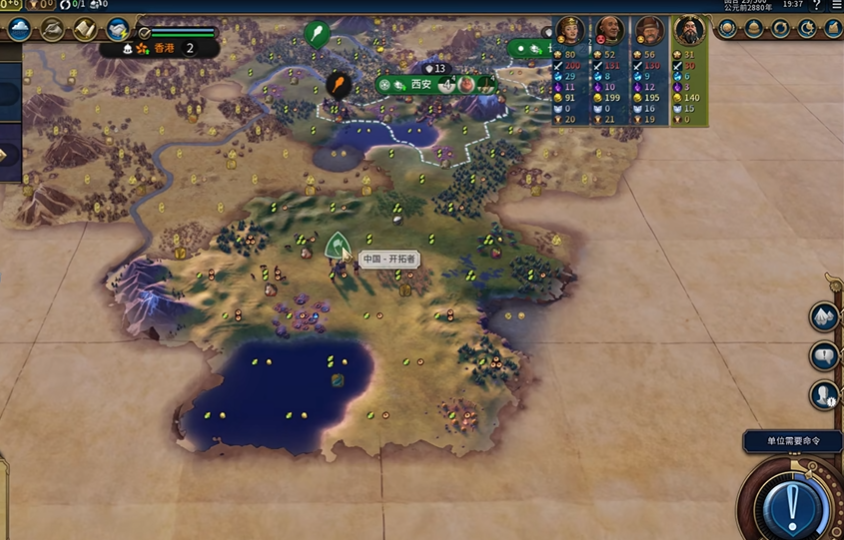The width and height of the screenshot is (844, 540).
Task: Open the first round report button top-right
Action: click(727, 29)
